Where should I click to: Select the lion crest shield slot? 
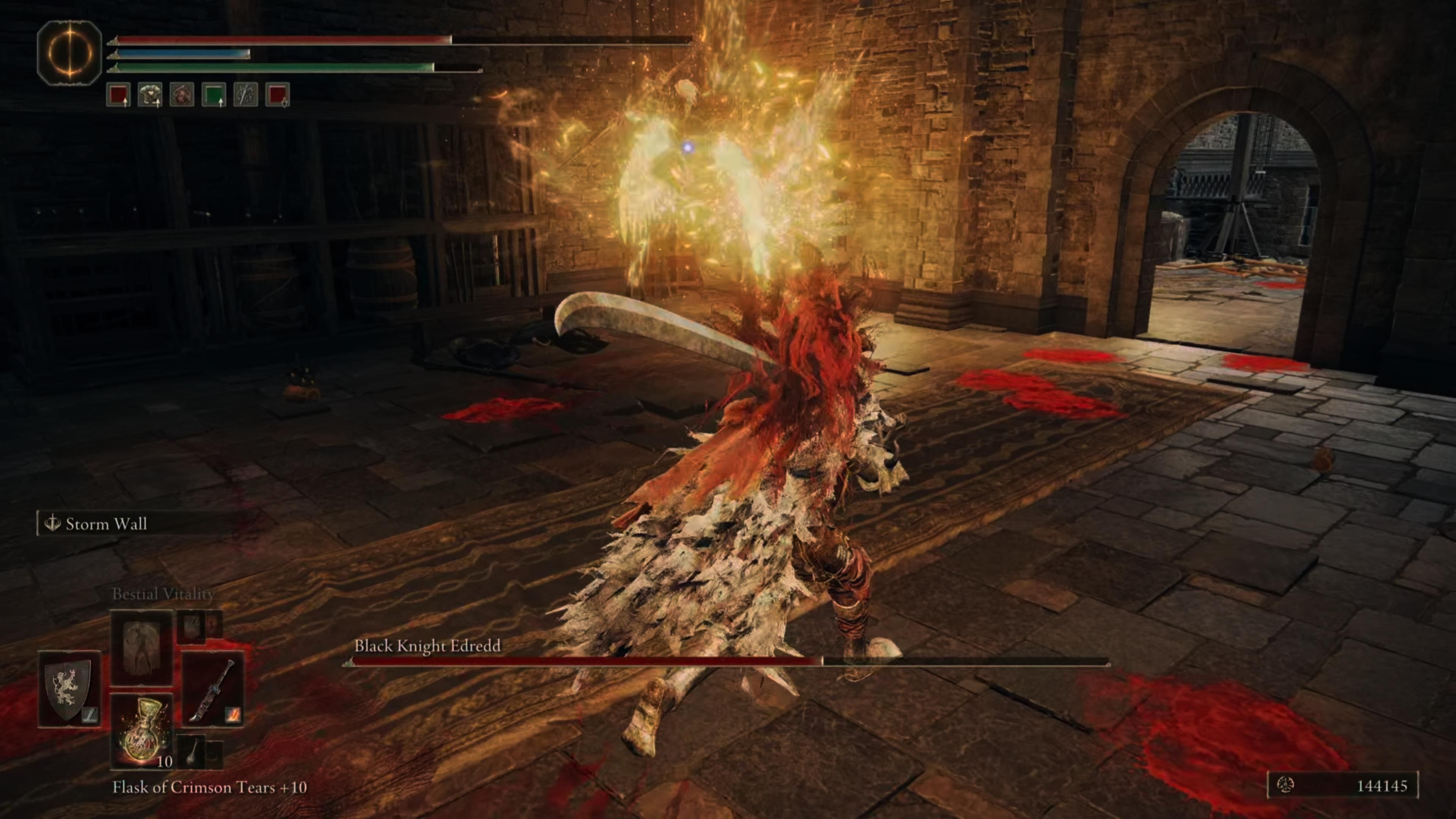click(x=69, y=689)
